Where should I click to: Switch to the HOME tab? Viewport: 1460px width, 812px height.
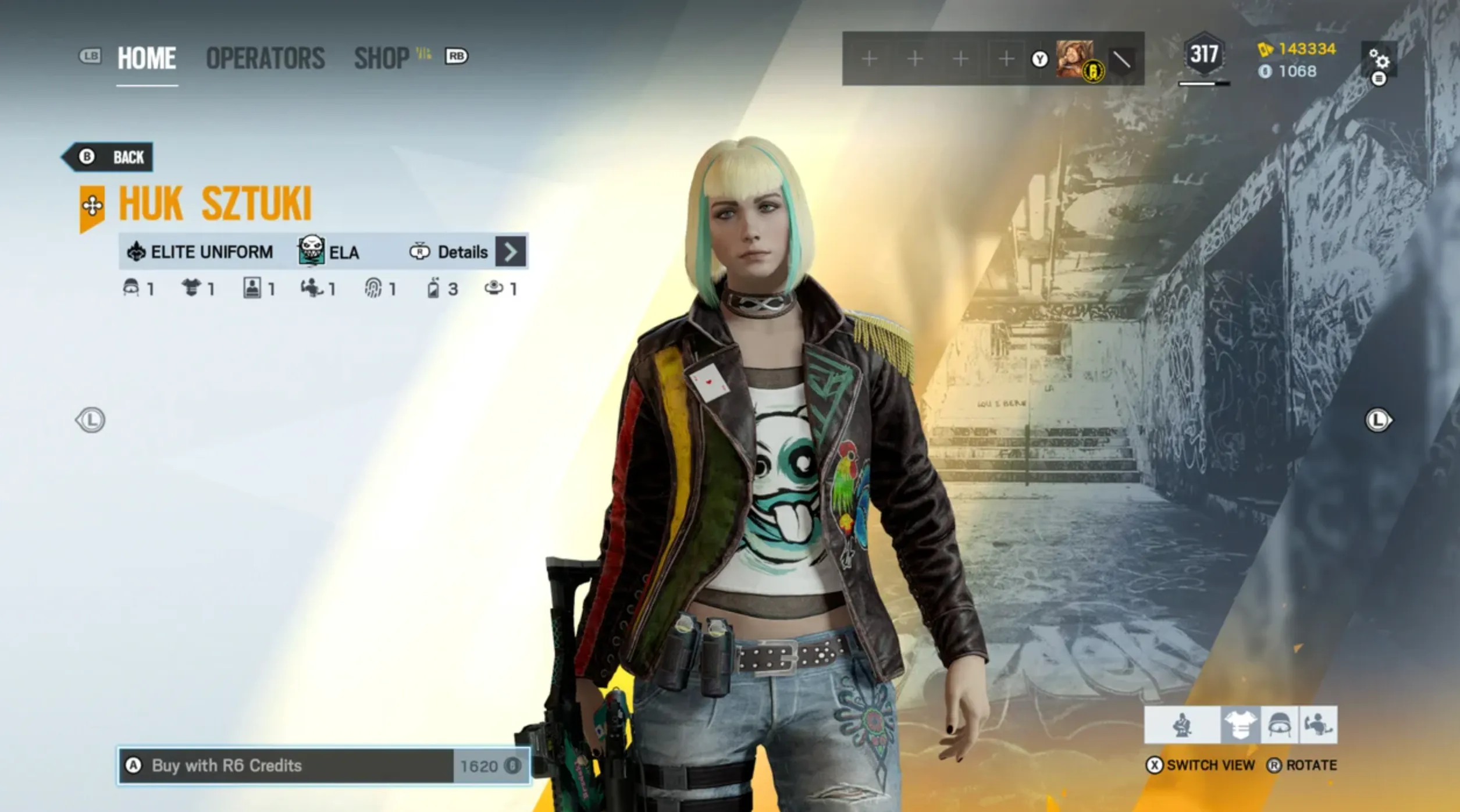tap(147, 58)
